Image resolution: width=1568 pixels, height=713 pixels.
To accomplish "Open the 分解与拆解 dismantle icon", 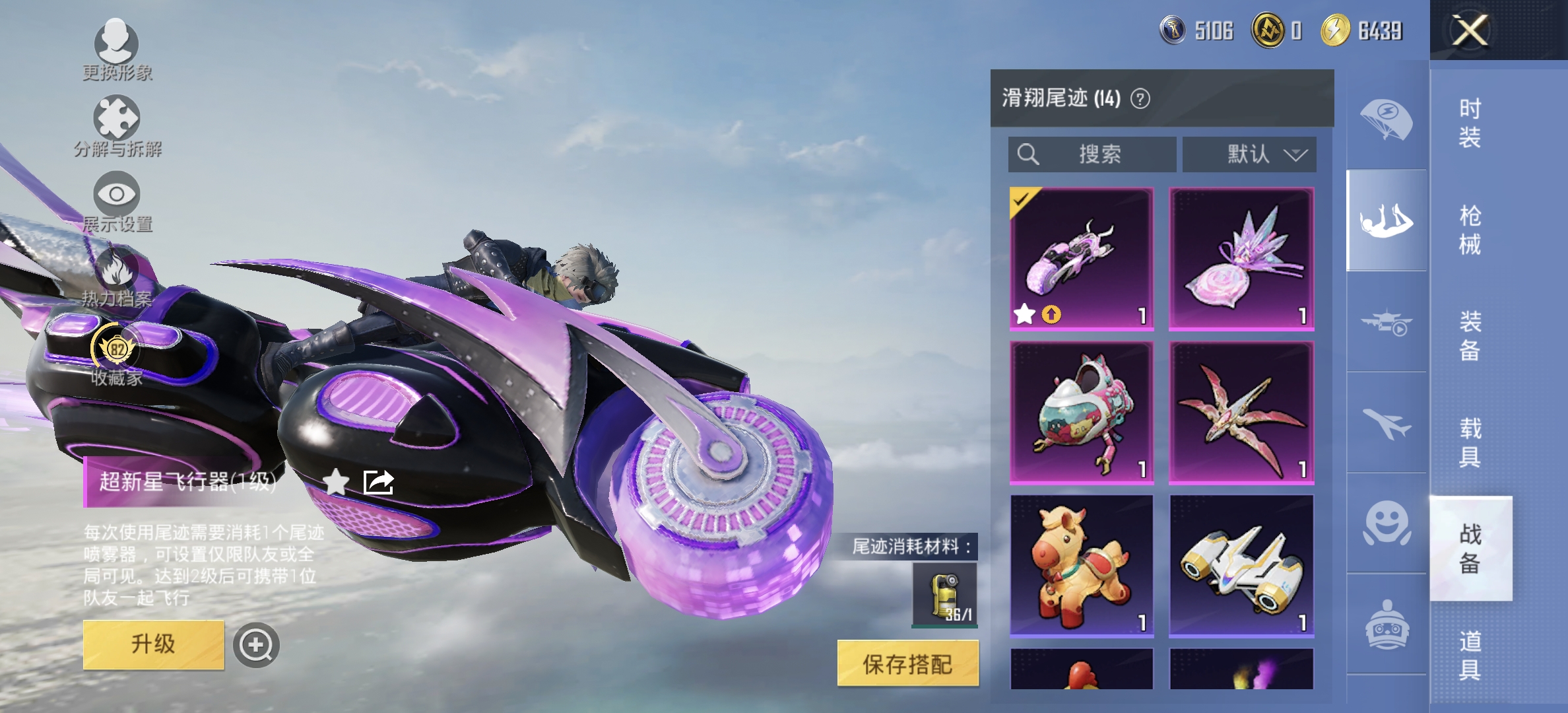I will (117, 119).
